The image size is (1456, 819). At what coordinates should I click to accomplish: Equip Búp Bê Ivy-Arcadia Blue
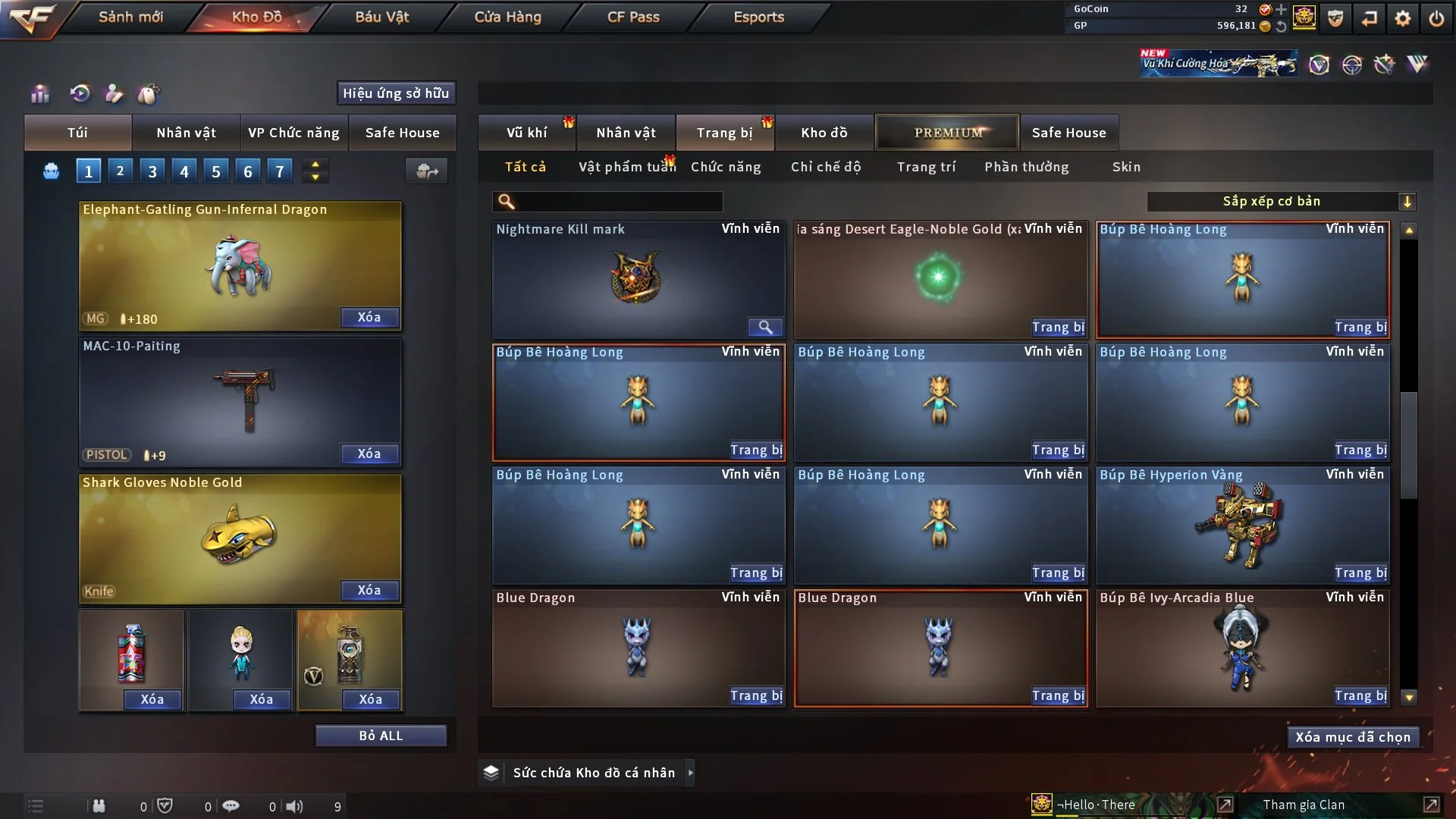coord(1360,696)
